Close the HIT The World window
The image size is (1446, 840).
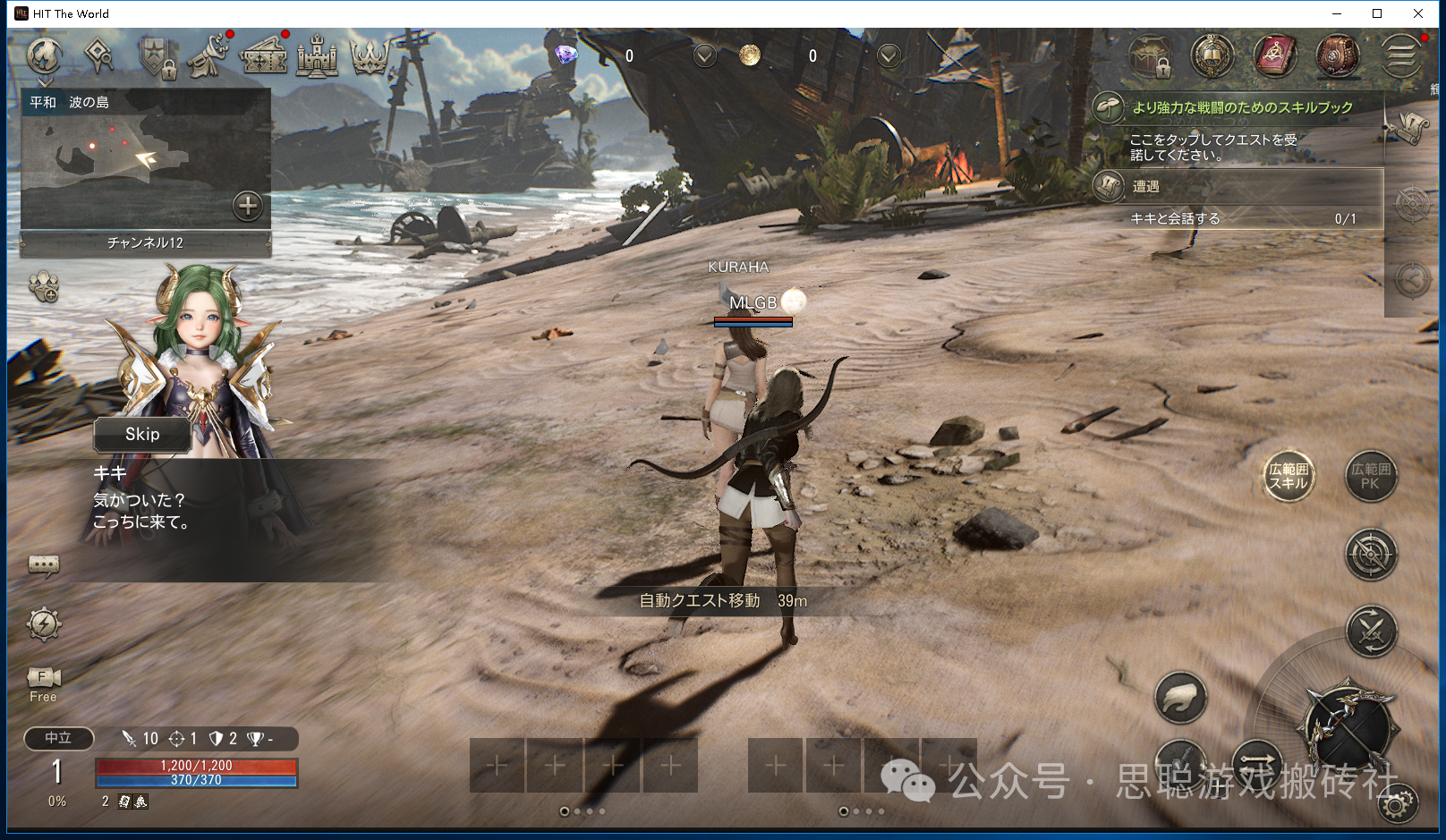coord(1418,13)
